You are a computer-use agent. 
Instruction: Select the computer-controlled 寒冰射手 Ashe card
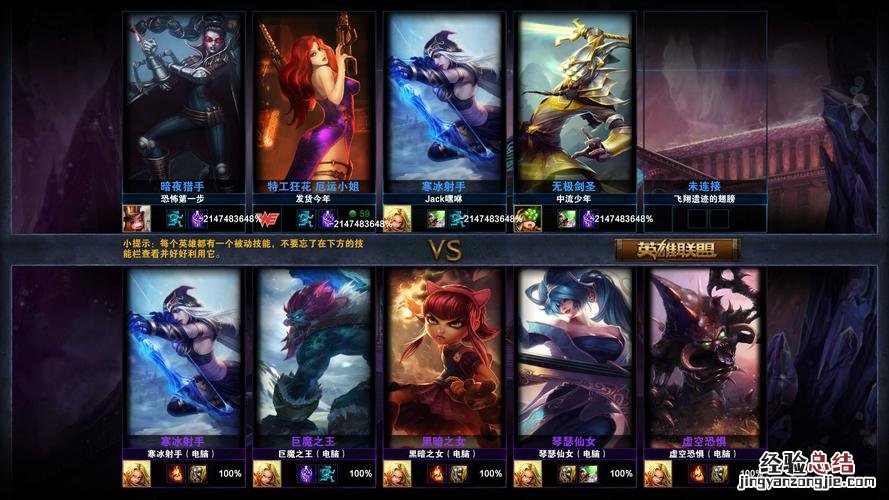(184, 350)
